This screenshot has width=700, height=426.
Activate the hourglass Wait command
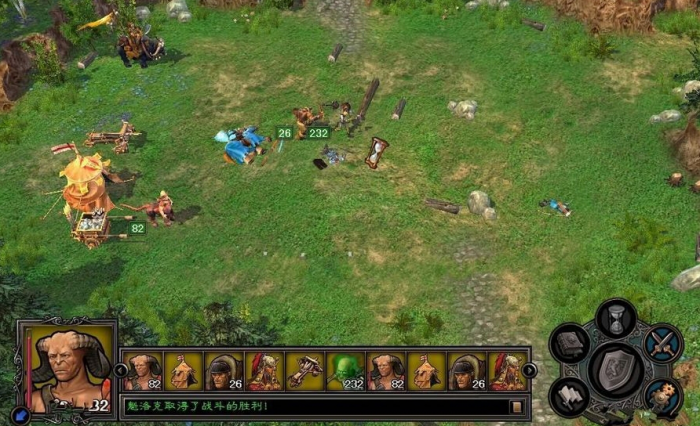[616, 319]
